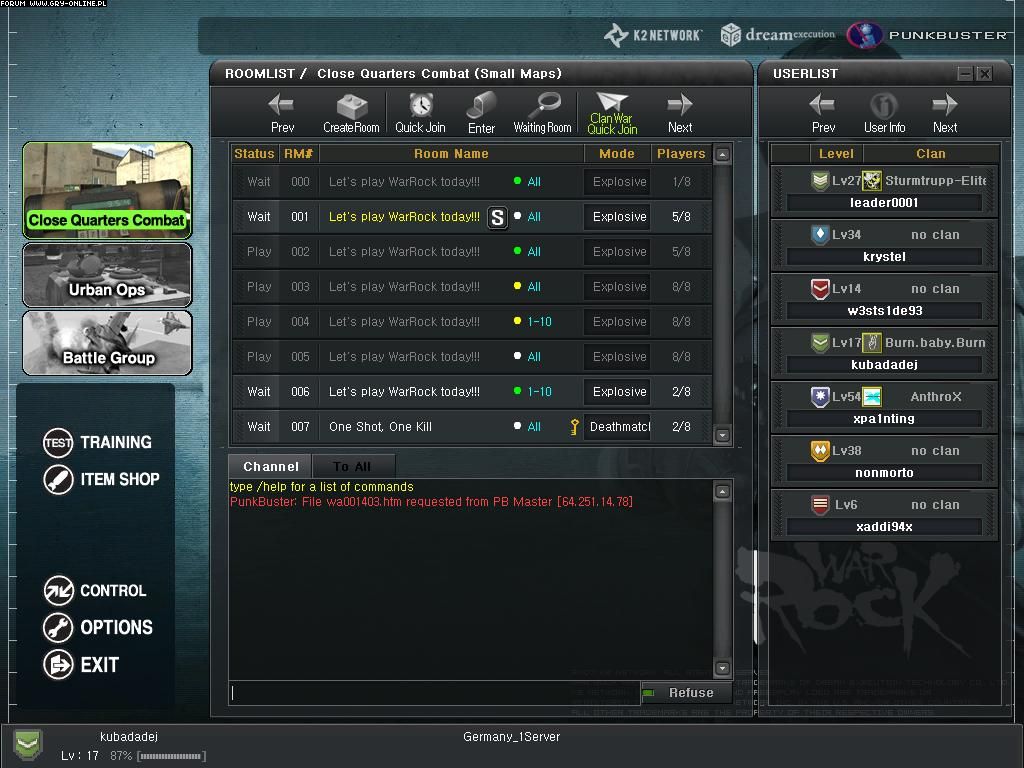1024x768 pixels.
Task: Open the Waiting Room
Action: pos(542,113)
